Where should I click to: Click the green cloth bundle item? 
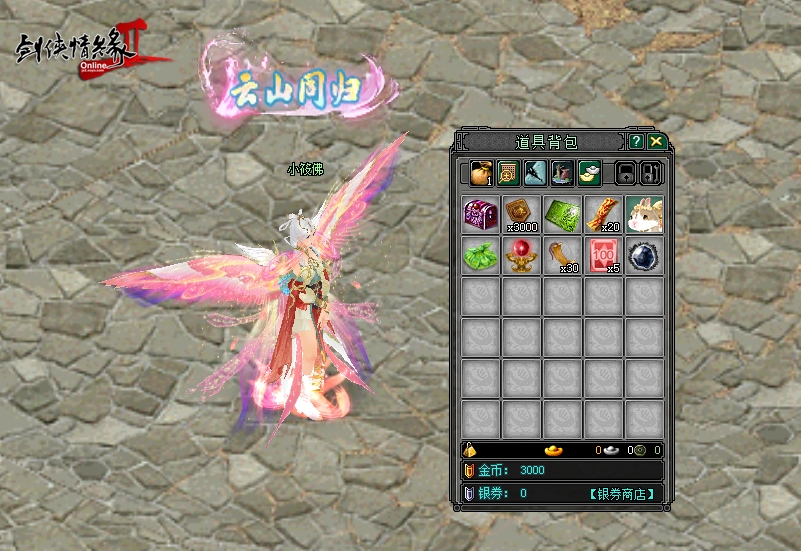(481, 256)
